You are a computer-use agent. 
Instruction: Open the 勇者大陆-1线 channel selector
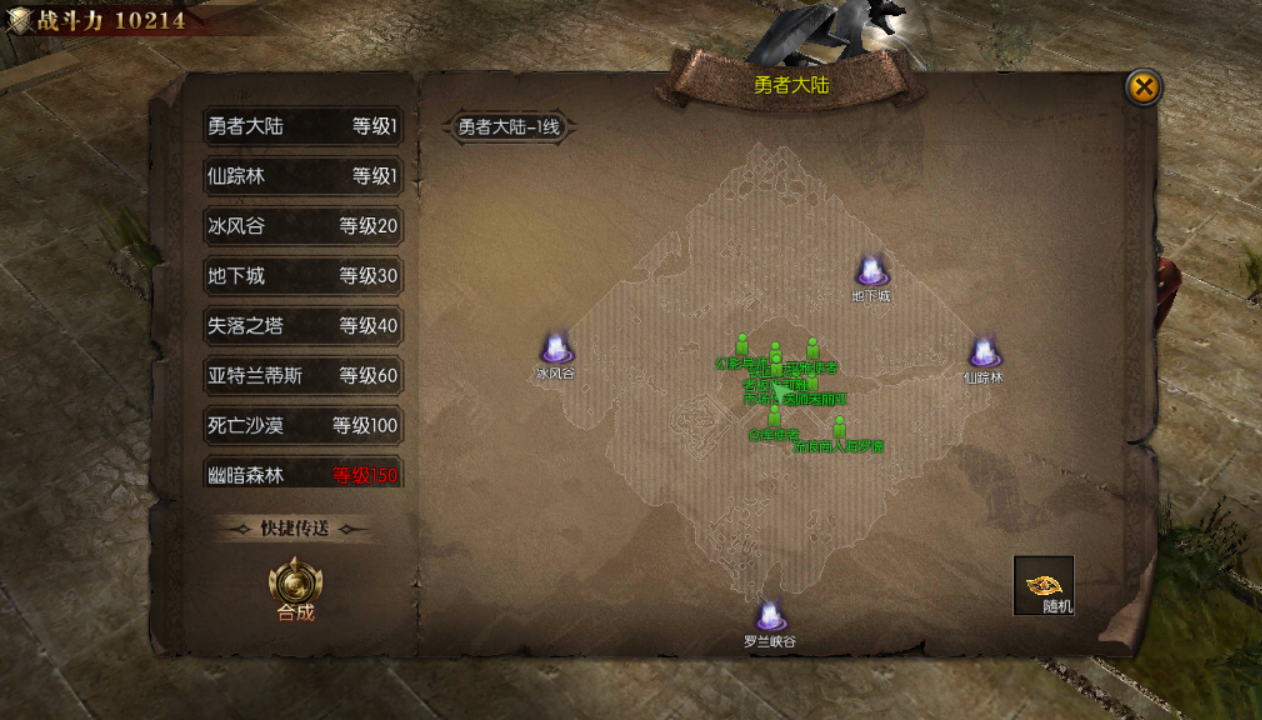click(509, 128)
